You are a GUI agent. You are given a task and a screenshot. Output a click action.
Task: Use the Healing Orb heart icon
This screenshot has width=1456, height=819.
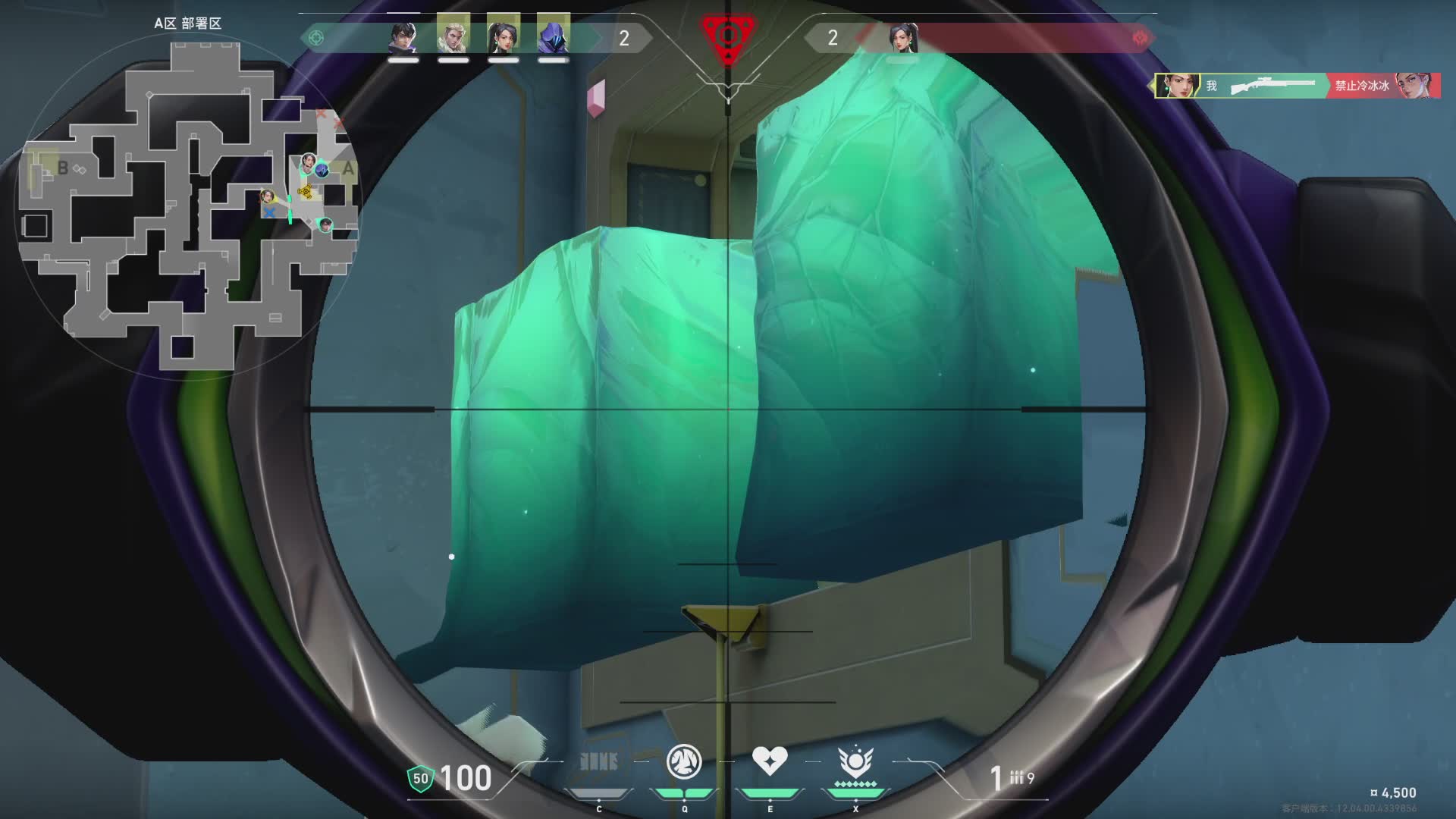769,760
